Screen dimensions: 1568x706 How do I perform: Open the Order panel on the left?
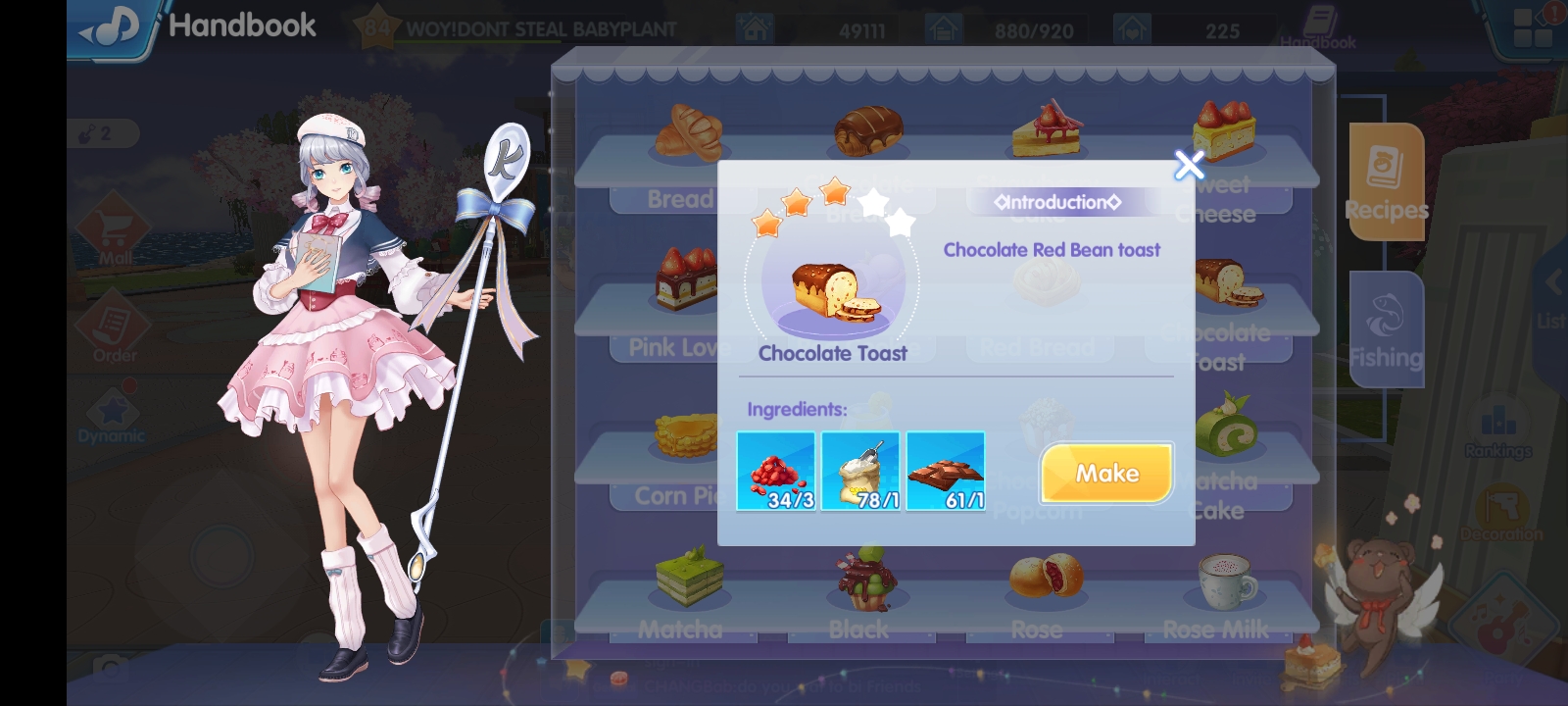coord(113,324)
